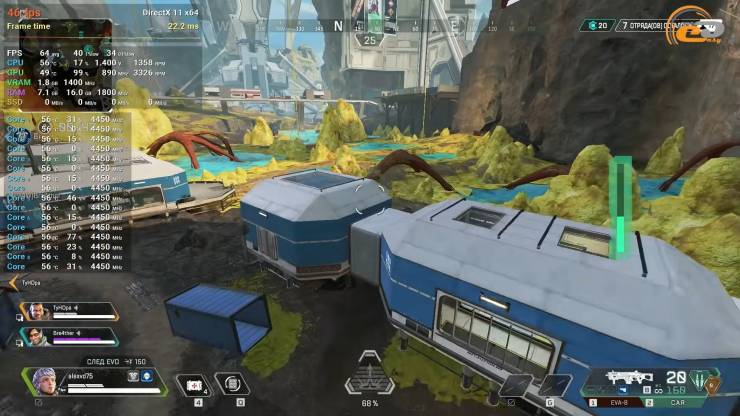Click the EVO trail 150 tracker

pyautogui.click(x=114, y=361)
